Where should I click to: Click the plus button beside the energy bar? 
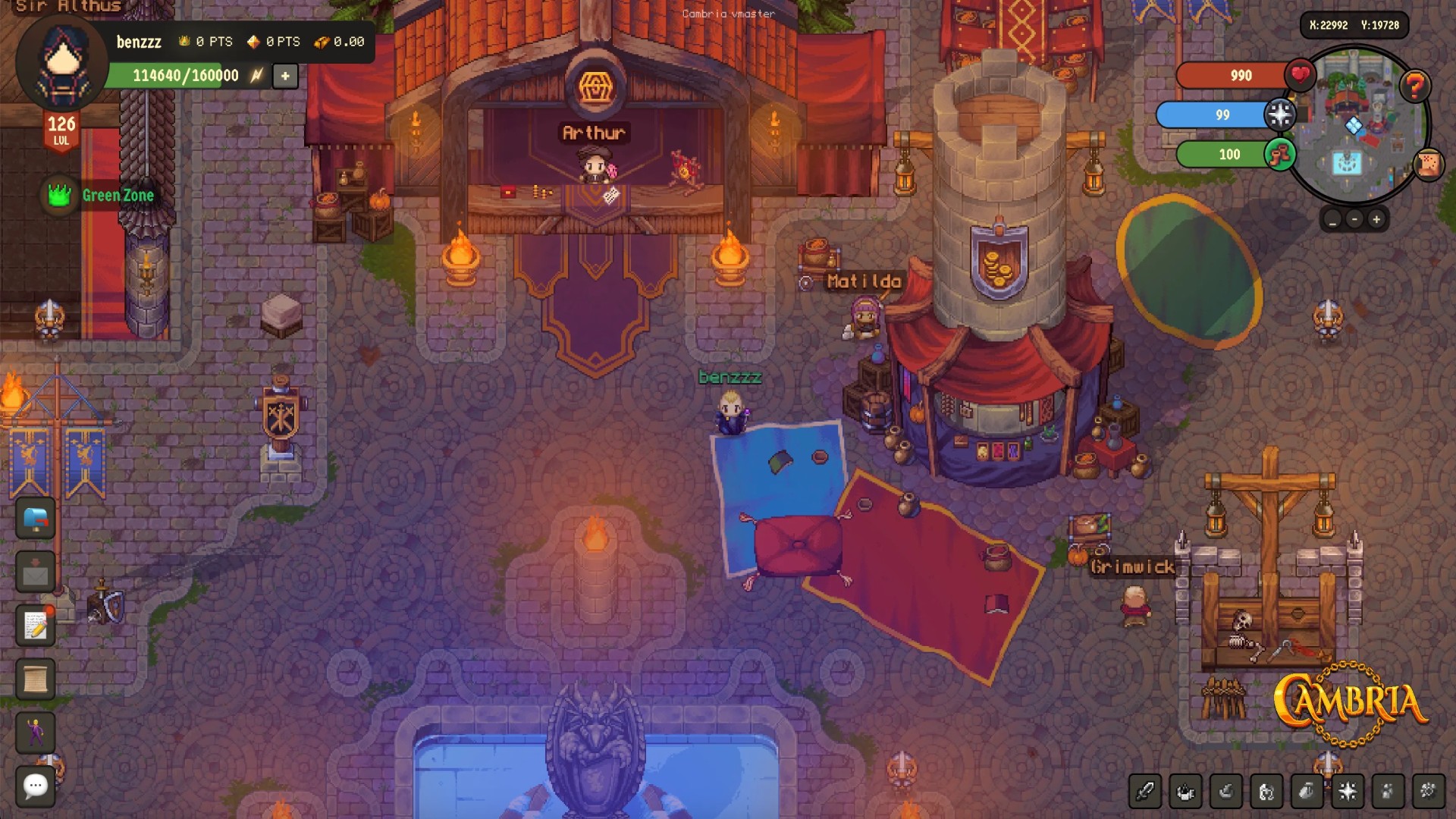click(285, 76)
